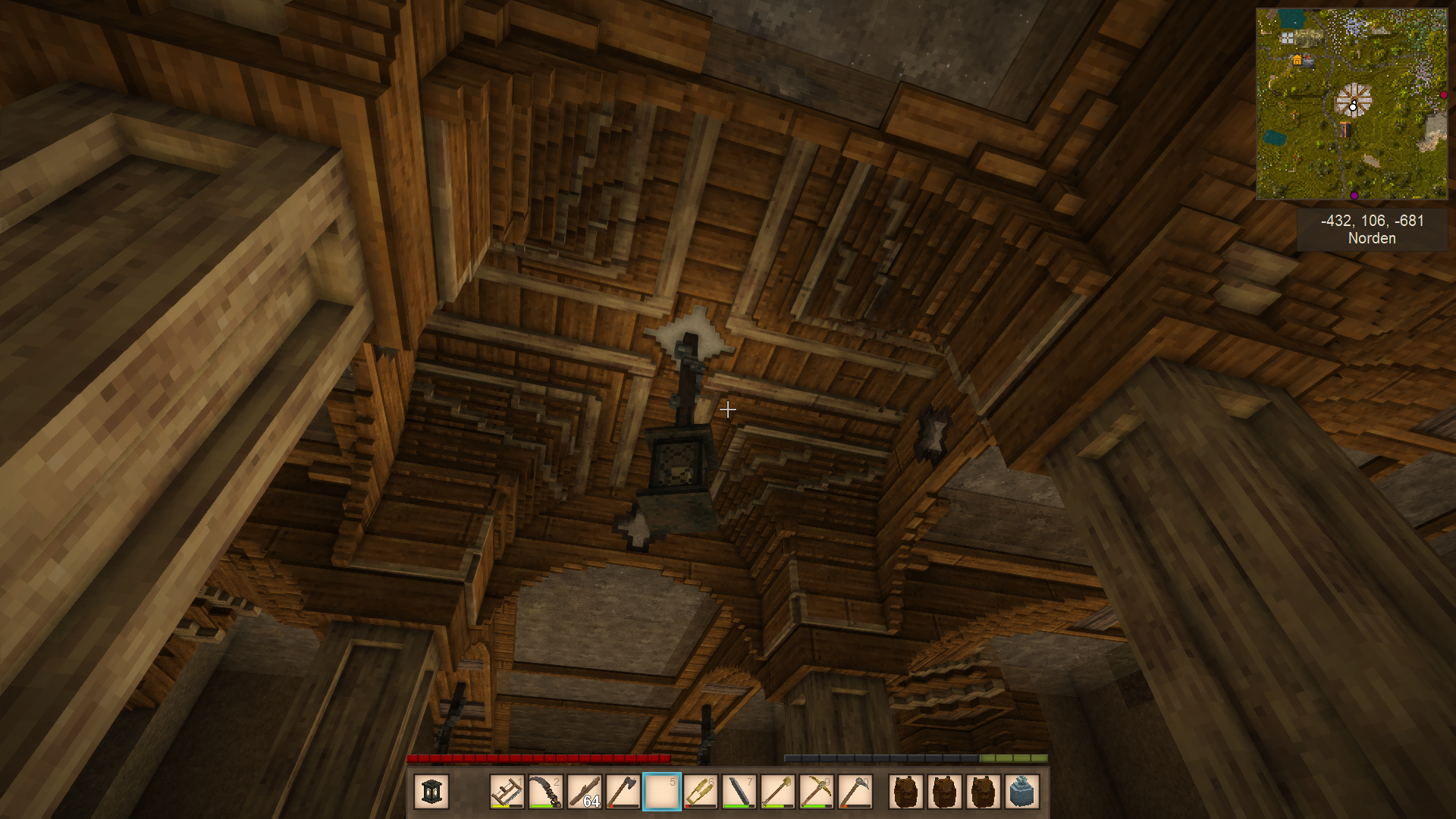The height and width of the screenshot is (819, 1456).
Task: Select the stack of 64 sticks
Action: coord(585,792)
